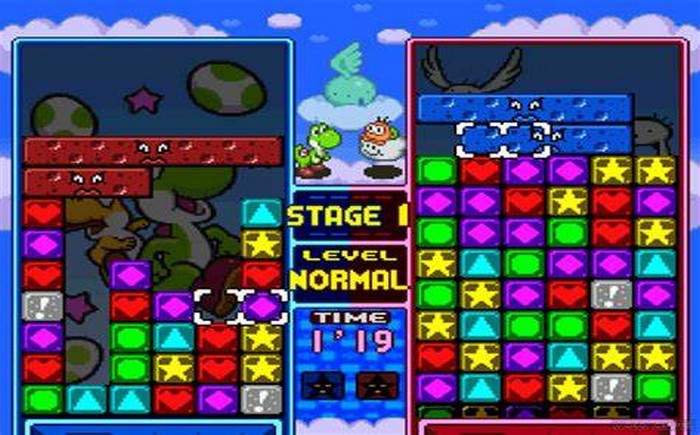This screenshot has height=435, width=700.
Task: Pick the gray exclamation block beneath two yellow stars
Action: pos(262,399)
